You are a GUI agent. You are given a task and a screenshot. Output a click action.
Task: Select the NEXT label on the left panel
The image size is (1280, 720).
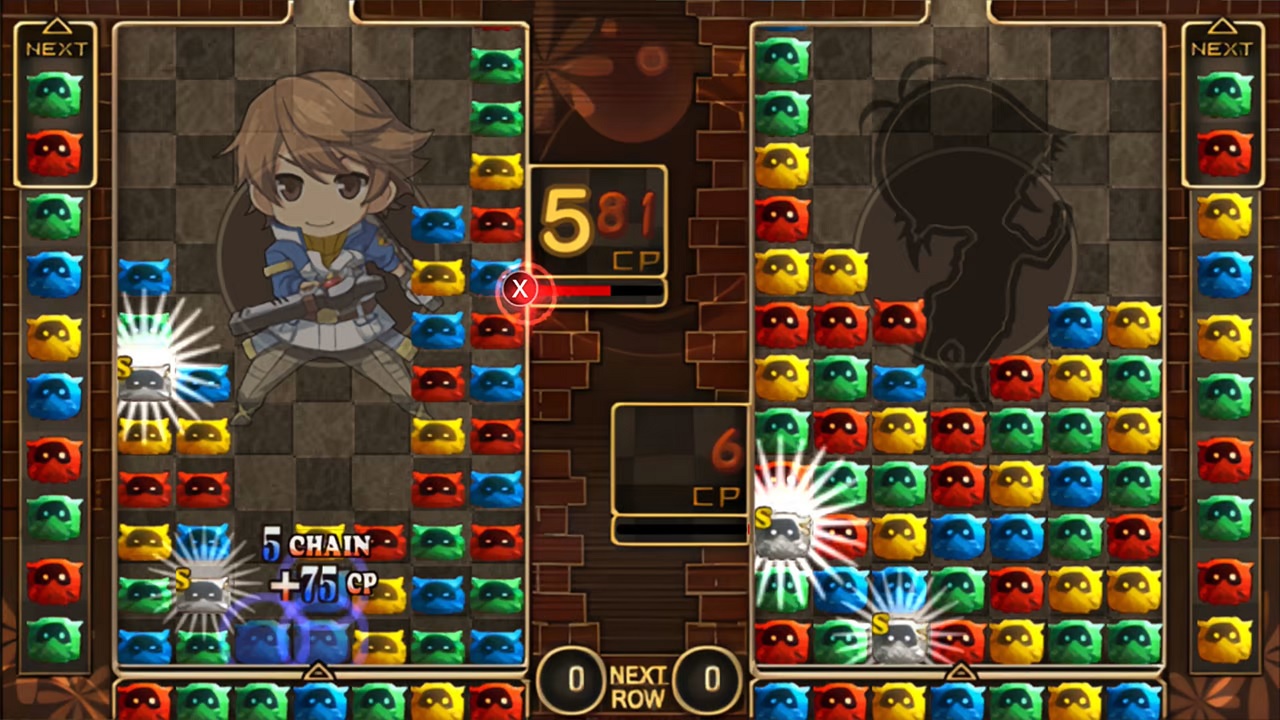point(57,47)
